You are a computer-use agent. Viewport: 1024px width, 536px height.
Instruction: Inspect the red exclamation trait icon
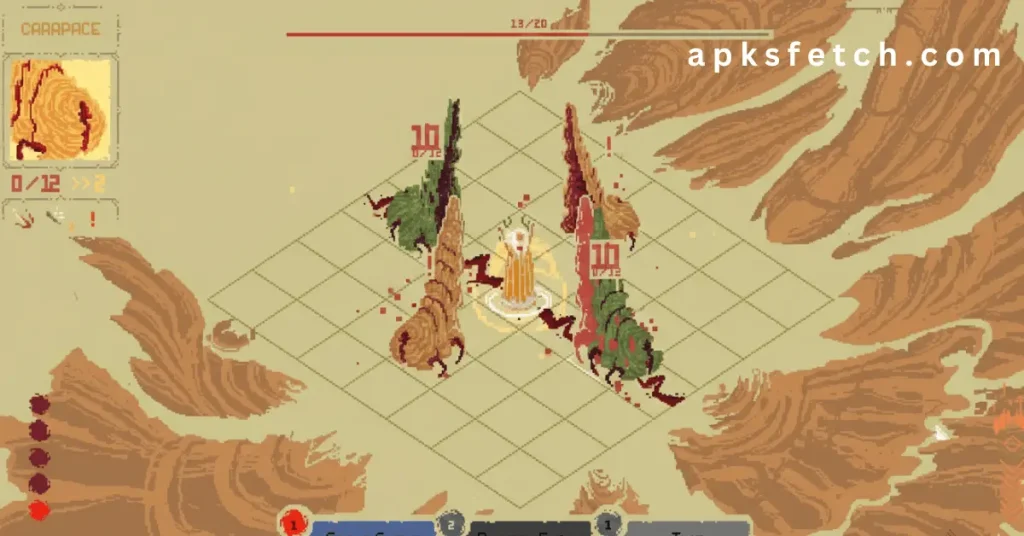[x=93, y=218]
